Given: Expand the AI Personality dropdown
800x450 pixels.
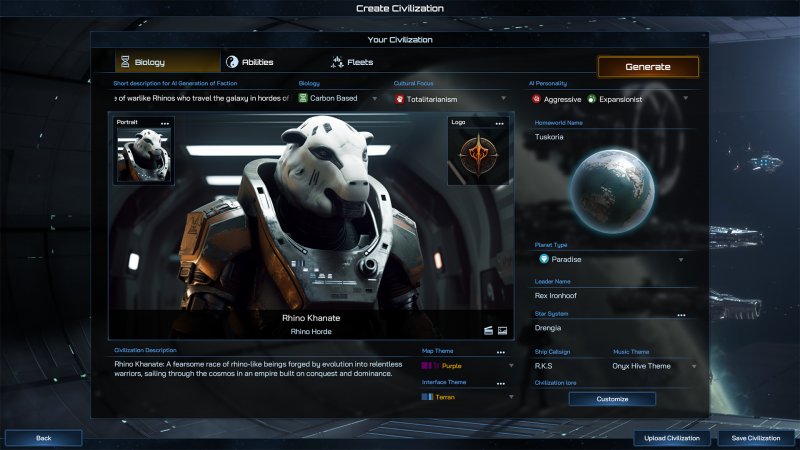Looking at the screenshot, I should click(x=610, y=99).
